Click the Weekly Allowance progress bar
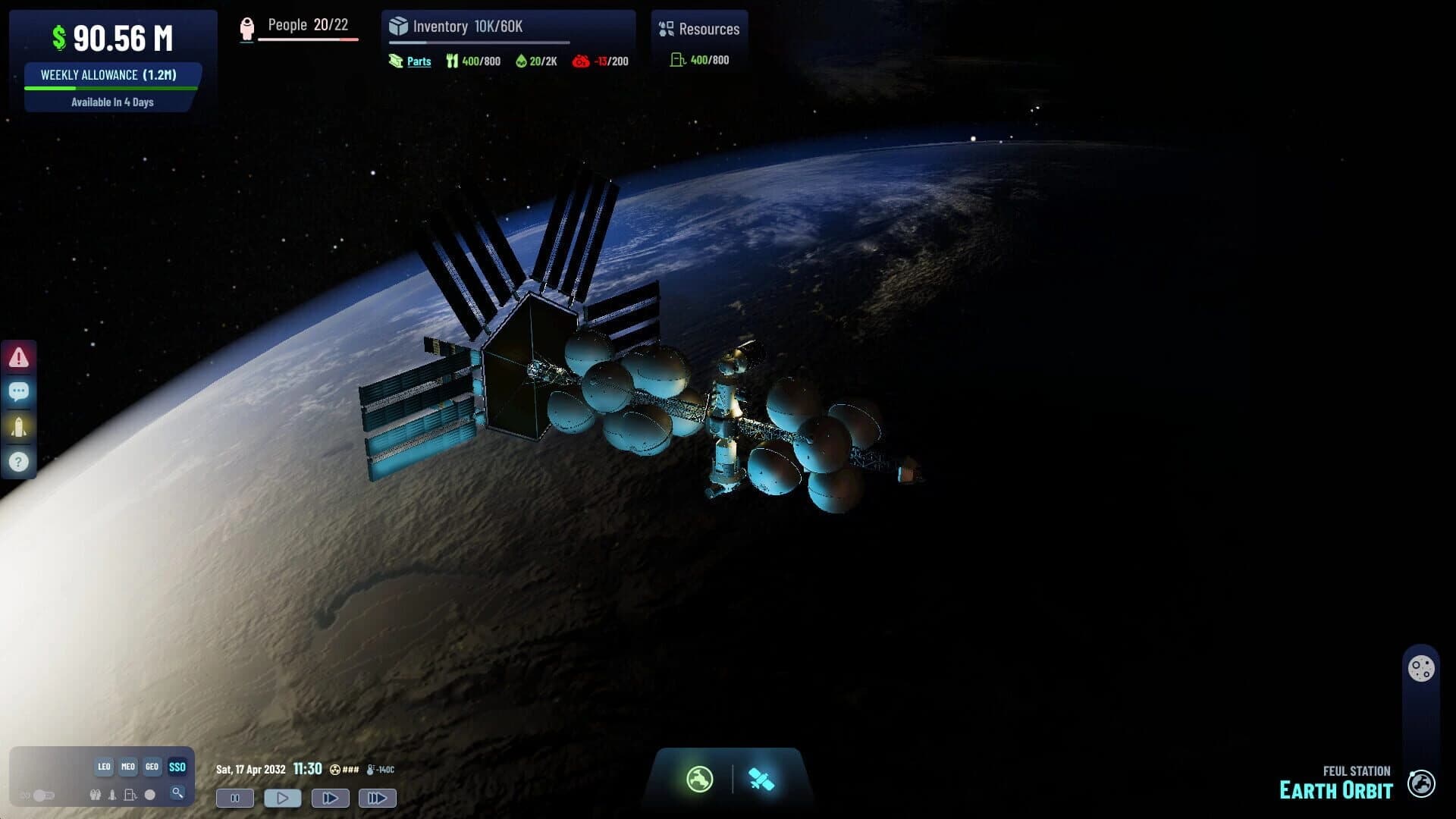1456x819 pixels. click(111, 86)
